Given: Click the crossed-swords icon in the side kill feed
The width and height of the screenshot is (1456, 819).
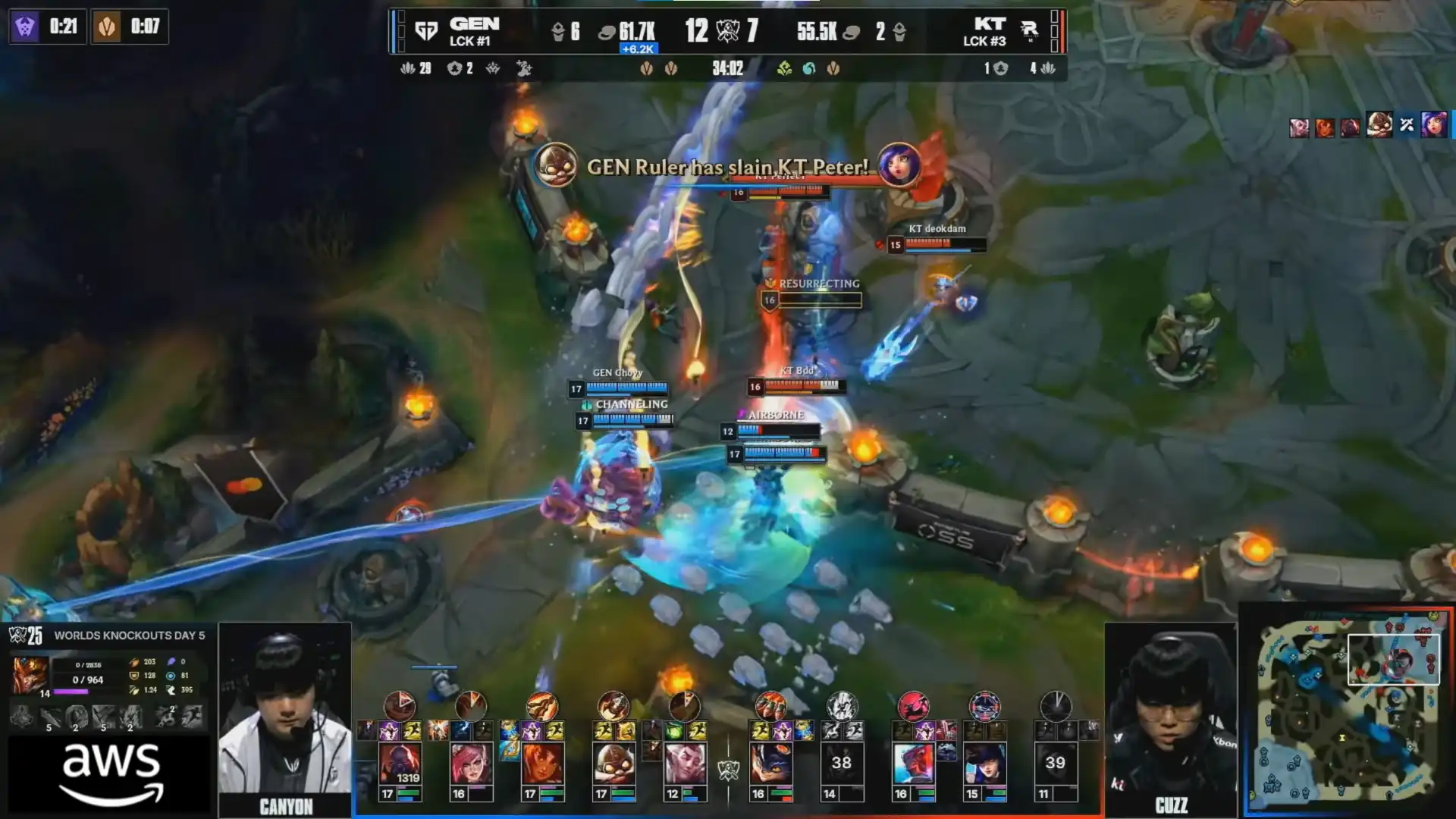Looking at the screenshot, I should (1407, 125).
